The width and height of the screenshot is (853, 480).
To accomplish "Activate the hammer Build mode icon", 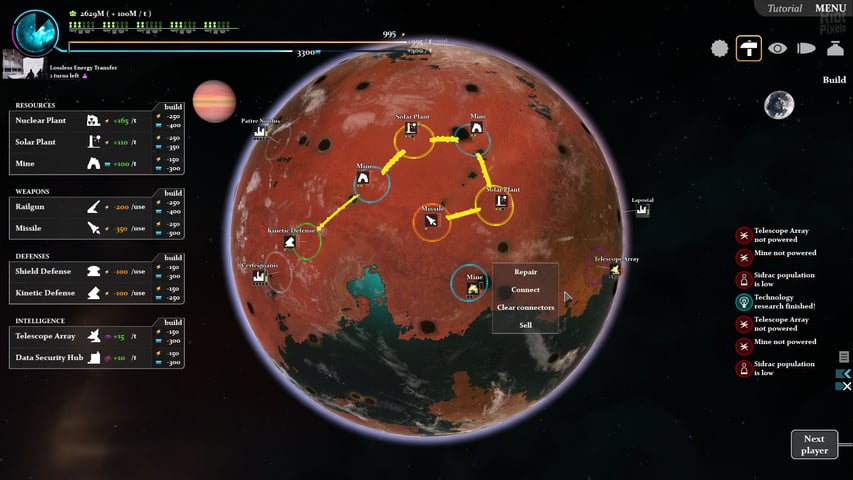I will click(748, 48).
